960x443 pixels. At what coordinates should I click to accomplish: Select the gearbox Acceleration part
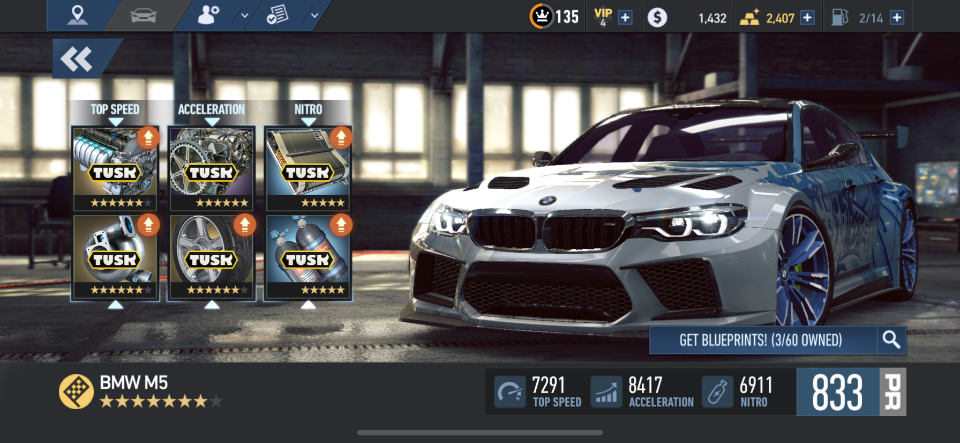tap(211, 167)
